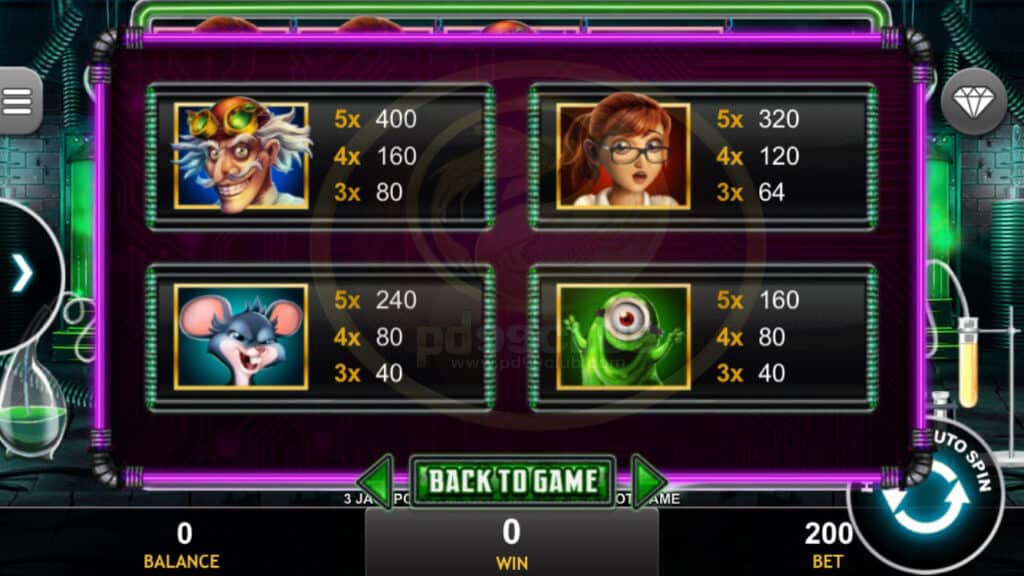Tap the diamond icon button
1024x576 pixels.
click(x=973, y=101)
